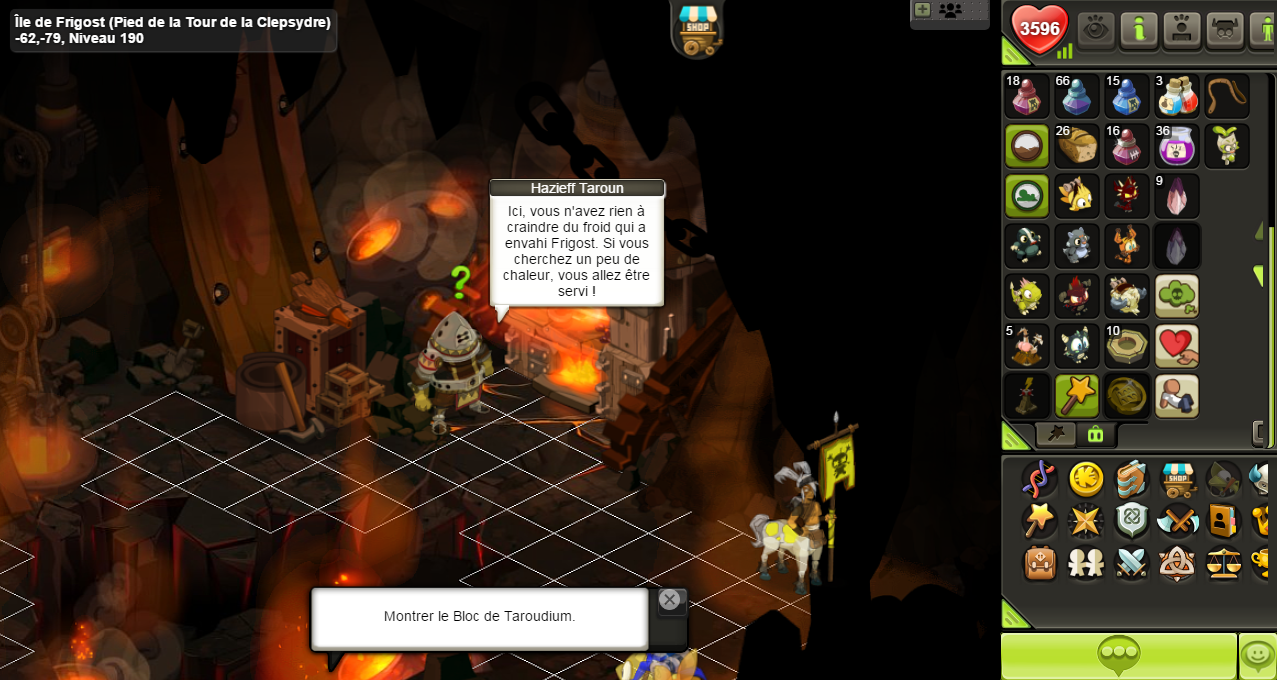The image size is (1277, 680).
Task: Open the backpack inventory menu icon
Action: 1040,563
